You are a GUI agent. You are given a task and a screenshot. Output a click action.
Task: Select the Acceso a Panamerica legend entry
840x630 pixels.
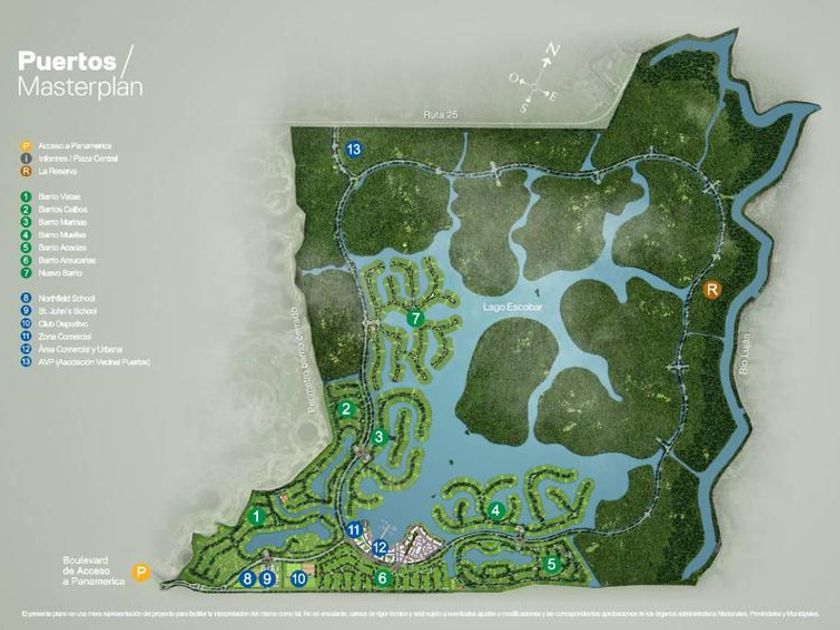(62, 146)
